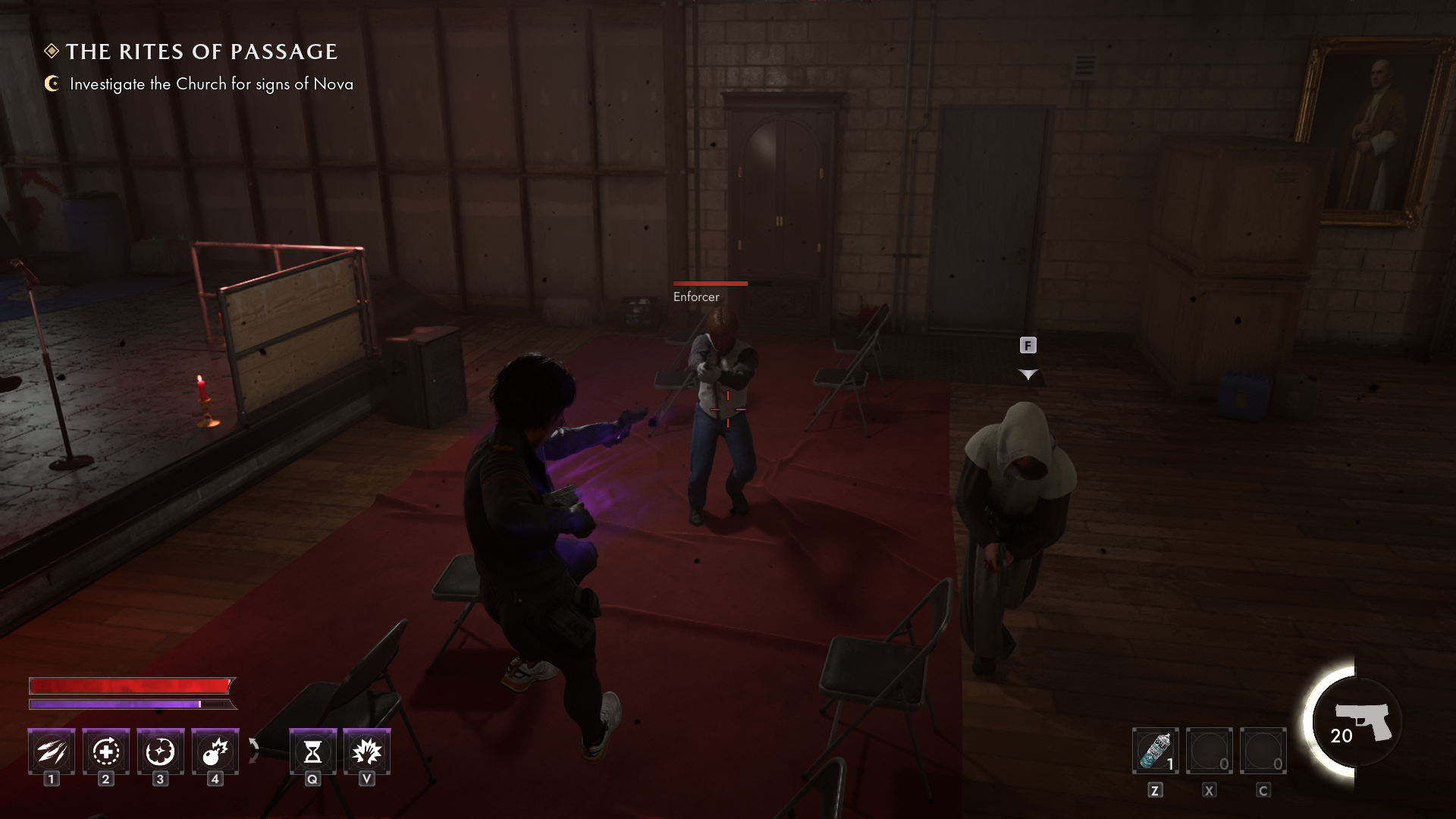The height and width of the screenshot is (819, 1456).
Task: Use the hand burst ability
Action: point(367,752)
